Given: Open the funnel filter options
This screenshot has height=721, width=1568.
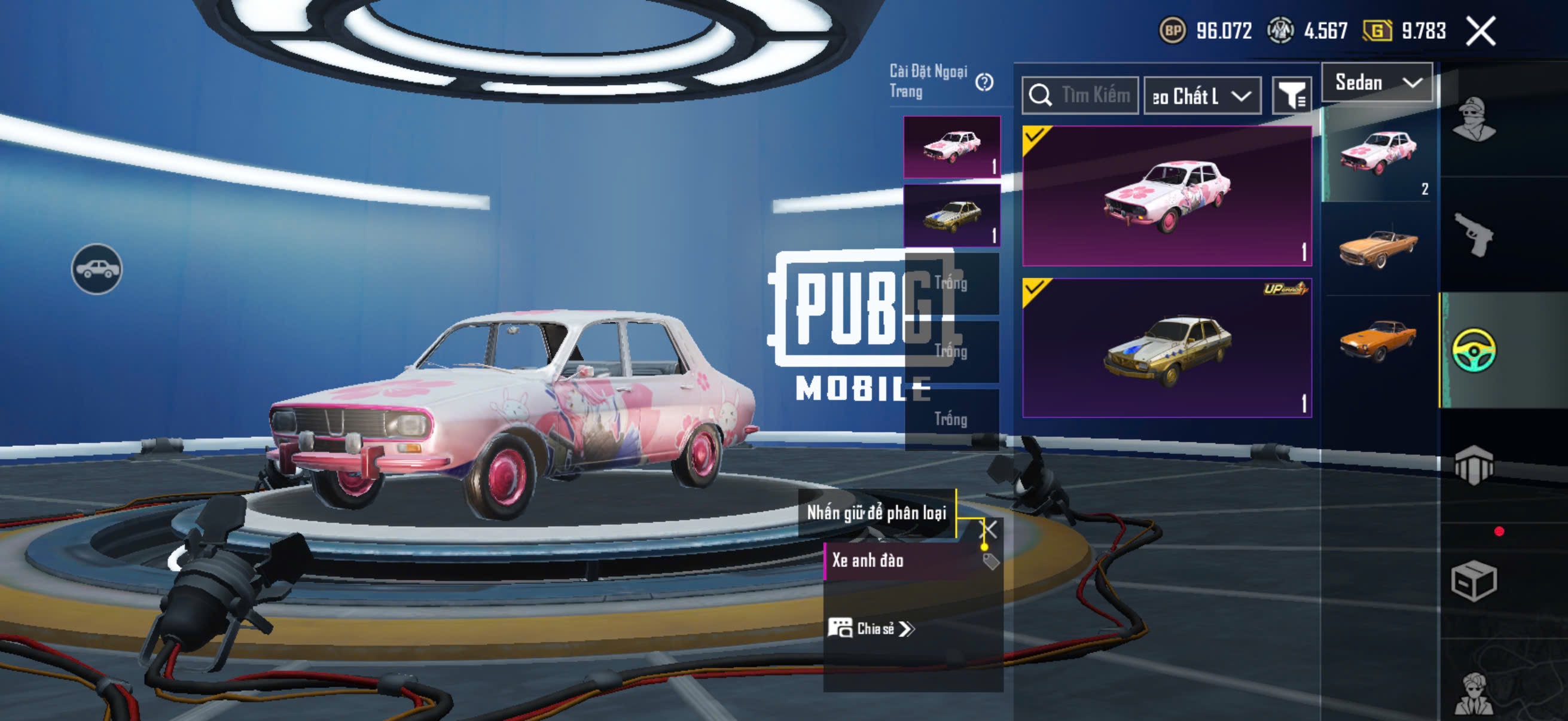Looking at the screenshot, I should [x=1291, y=96].
